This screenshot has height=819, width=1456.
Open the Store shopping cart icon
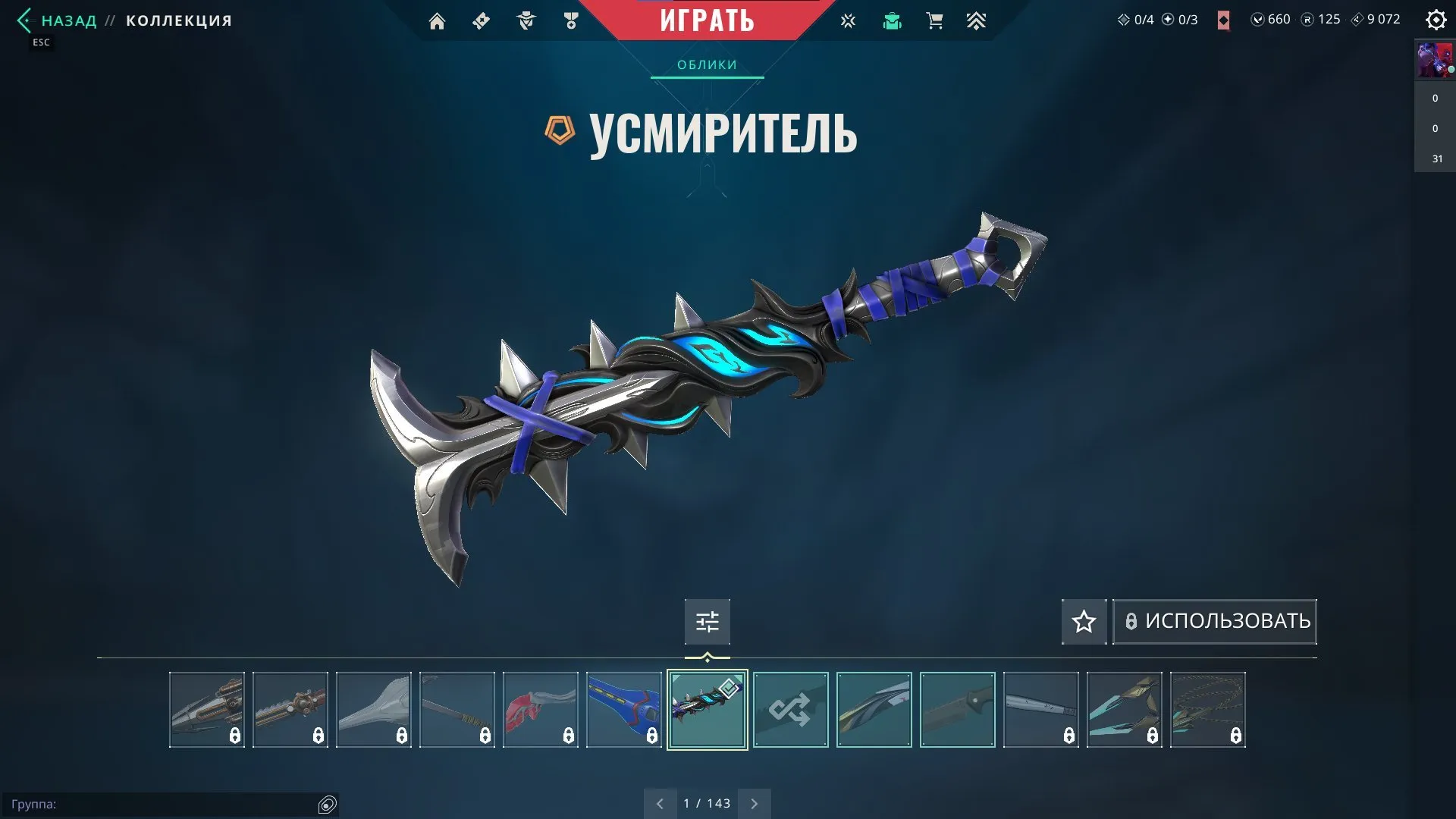934,20
